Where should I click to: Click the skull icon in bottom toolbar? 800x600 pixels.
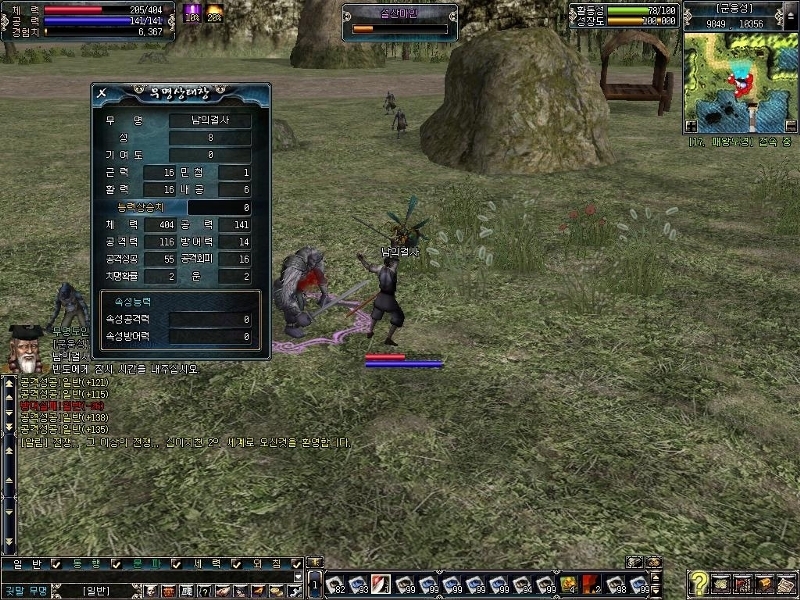tap(149, 591)
